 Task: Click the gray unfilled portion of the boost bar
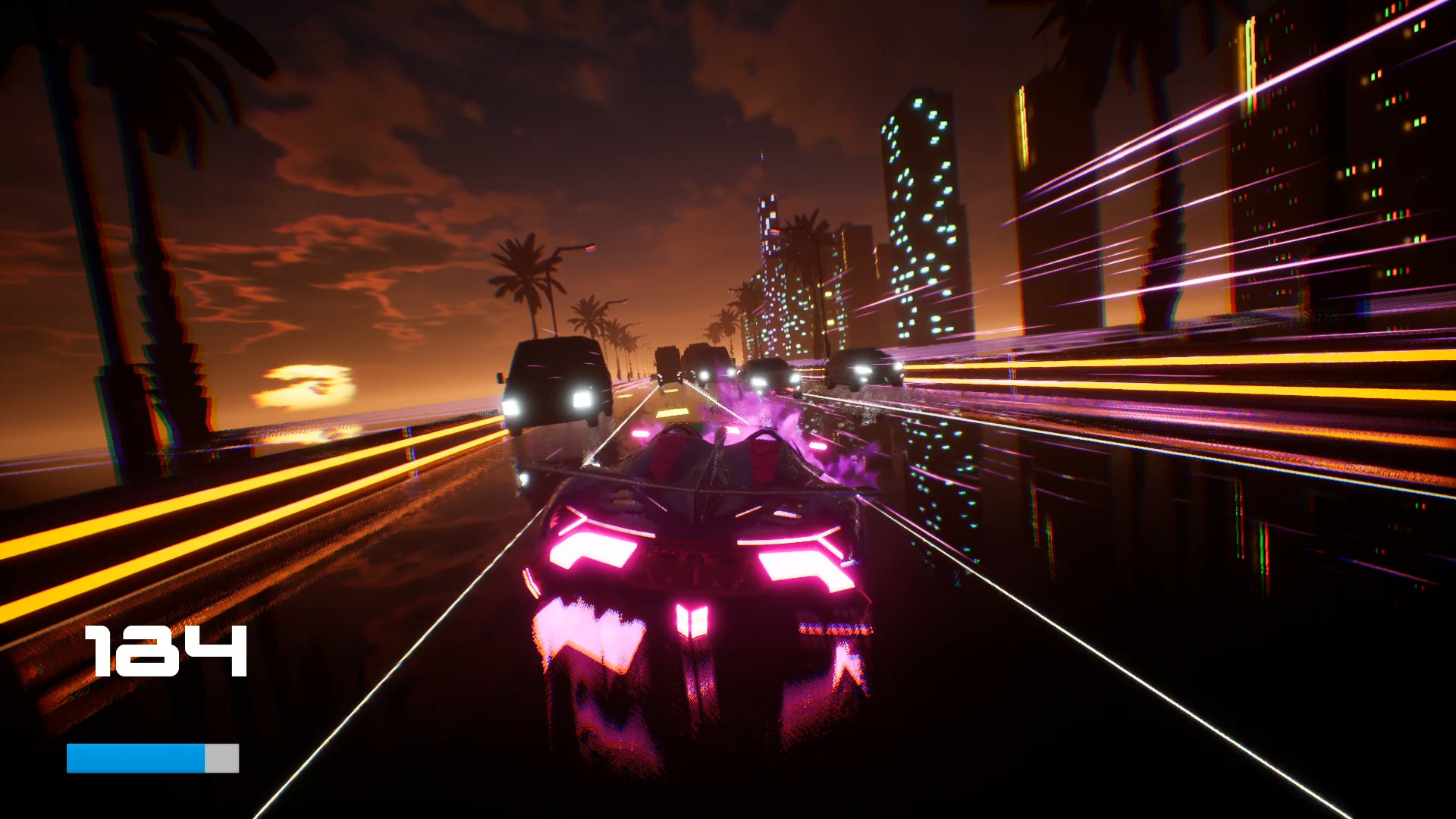point(220,758)
